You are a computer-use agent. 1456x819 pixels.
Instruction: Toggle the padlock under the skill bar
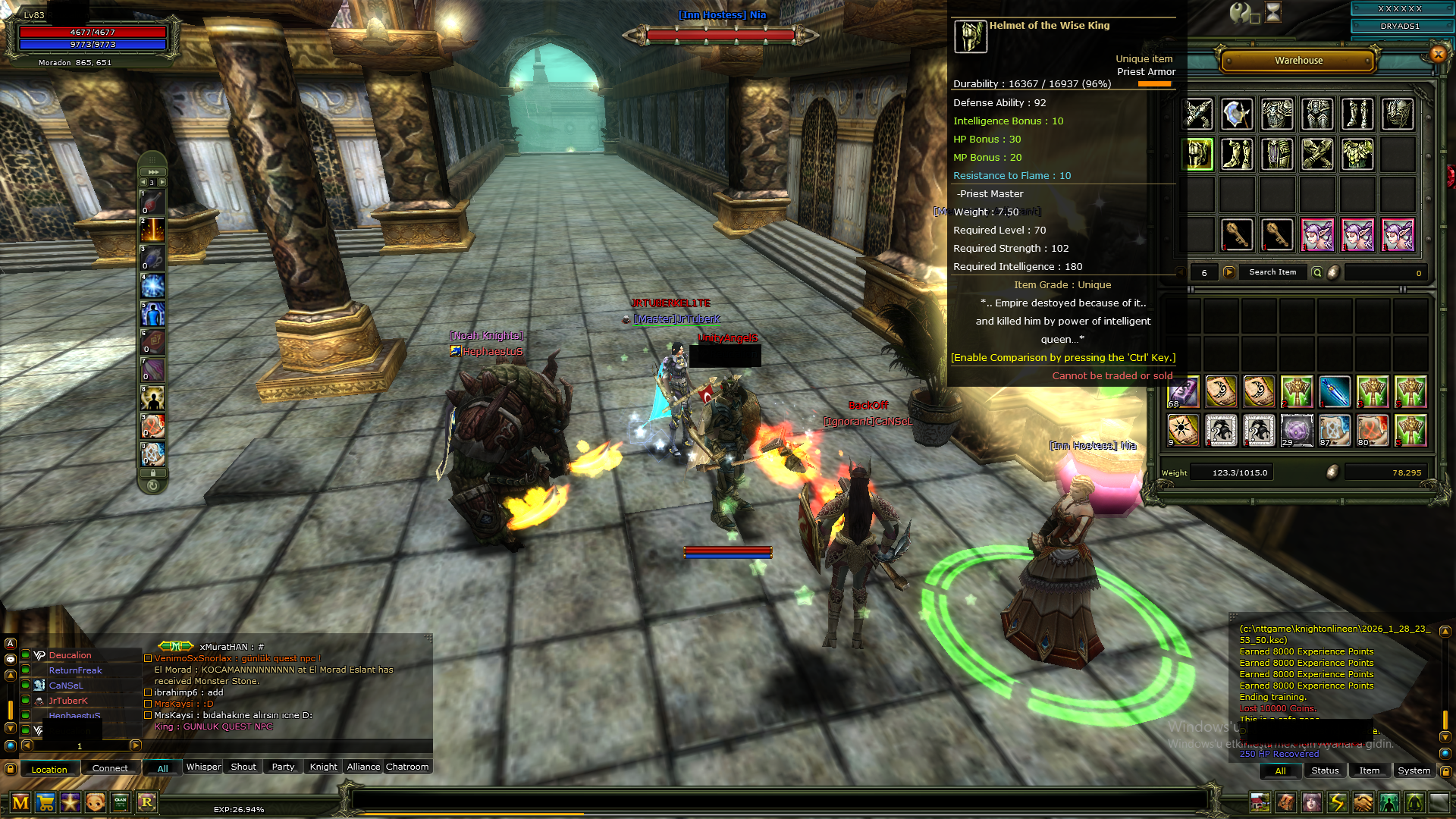click(x=152, y=472)
